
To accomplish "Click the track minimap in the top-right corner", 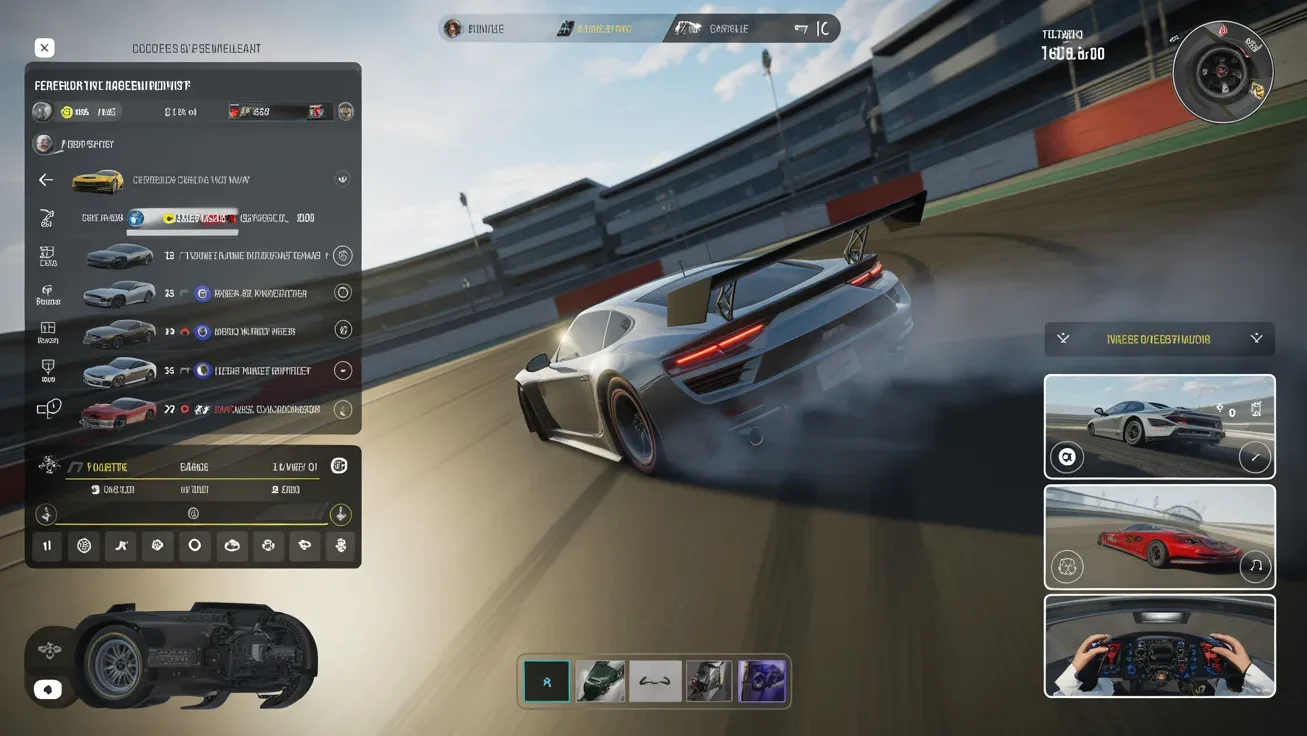I will pos(1222,72).
